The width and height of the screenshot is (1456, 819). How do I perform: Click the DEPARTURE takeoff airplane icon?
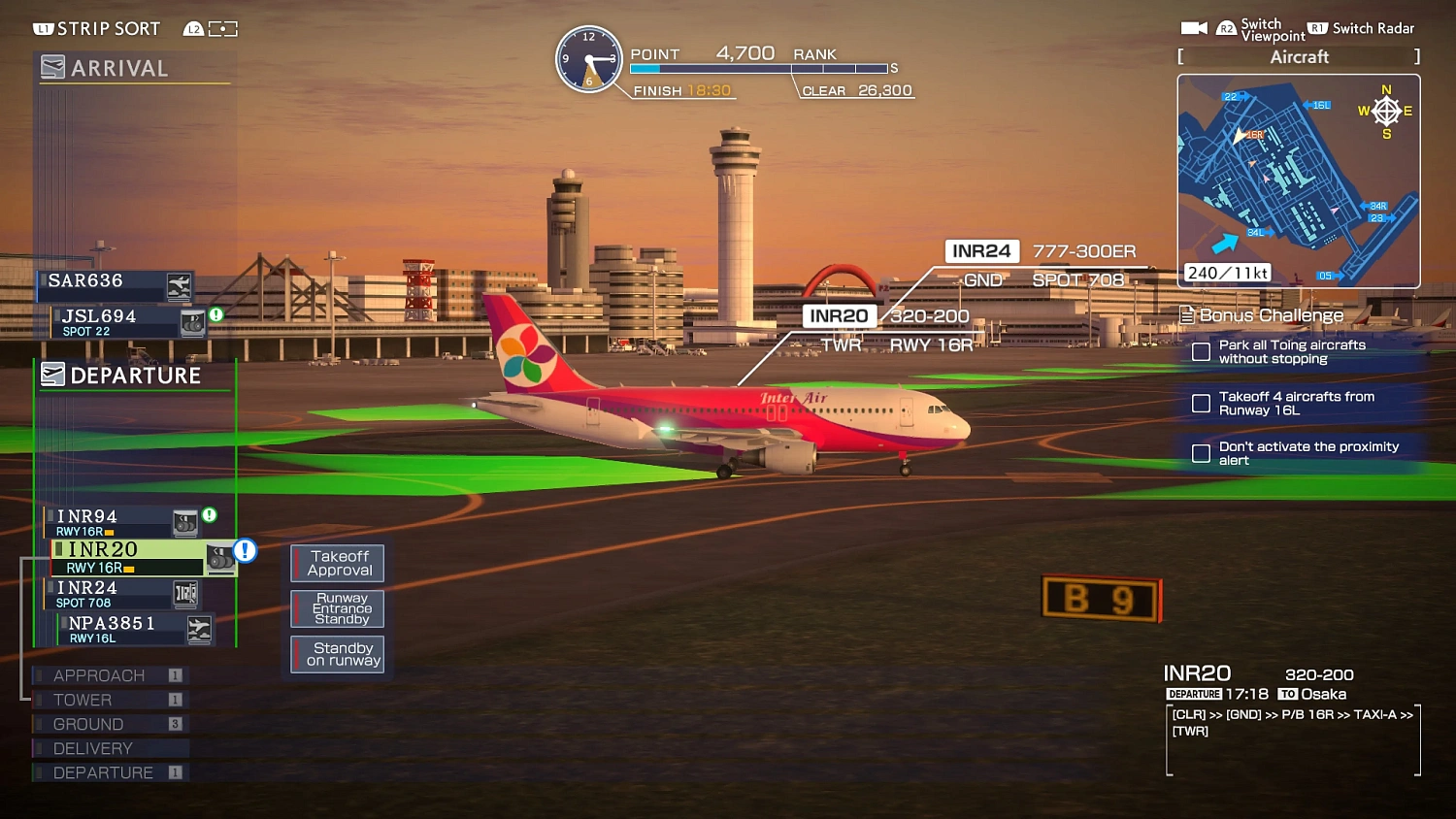click(x=52, y=376)
